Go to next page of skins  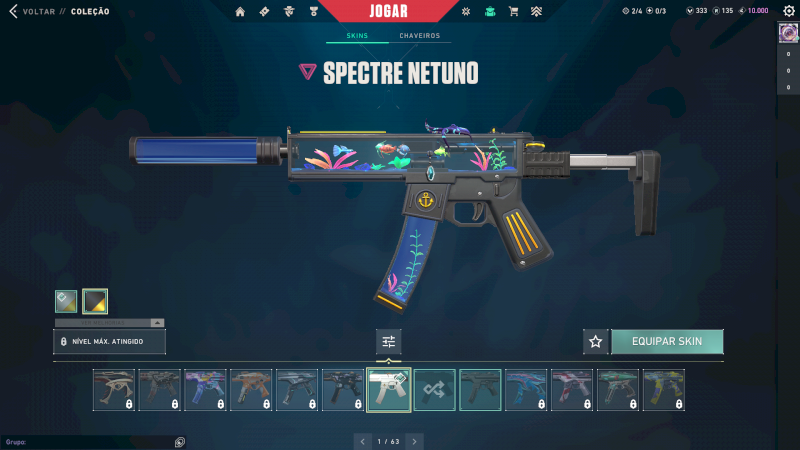(x=414, y=440)
